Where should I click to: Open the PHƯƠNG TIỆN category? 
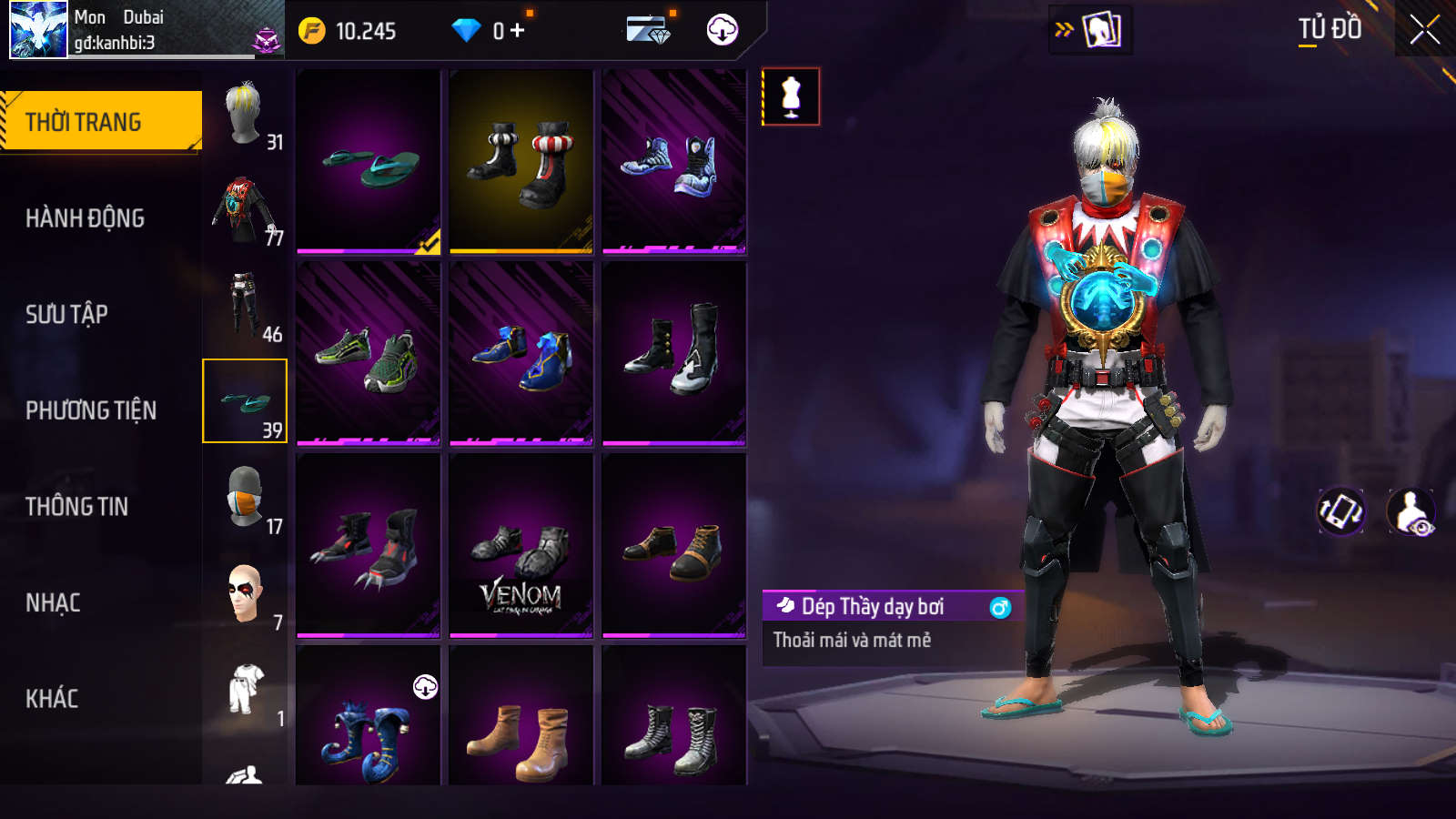(91, 410)
